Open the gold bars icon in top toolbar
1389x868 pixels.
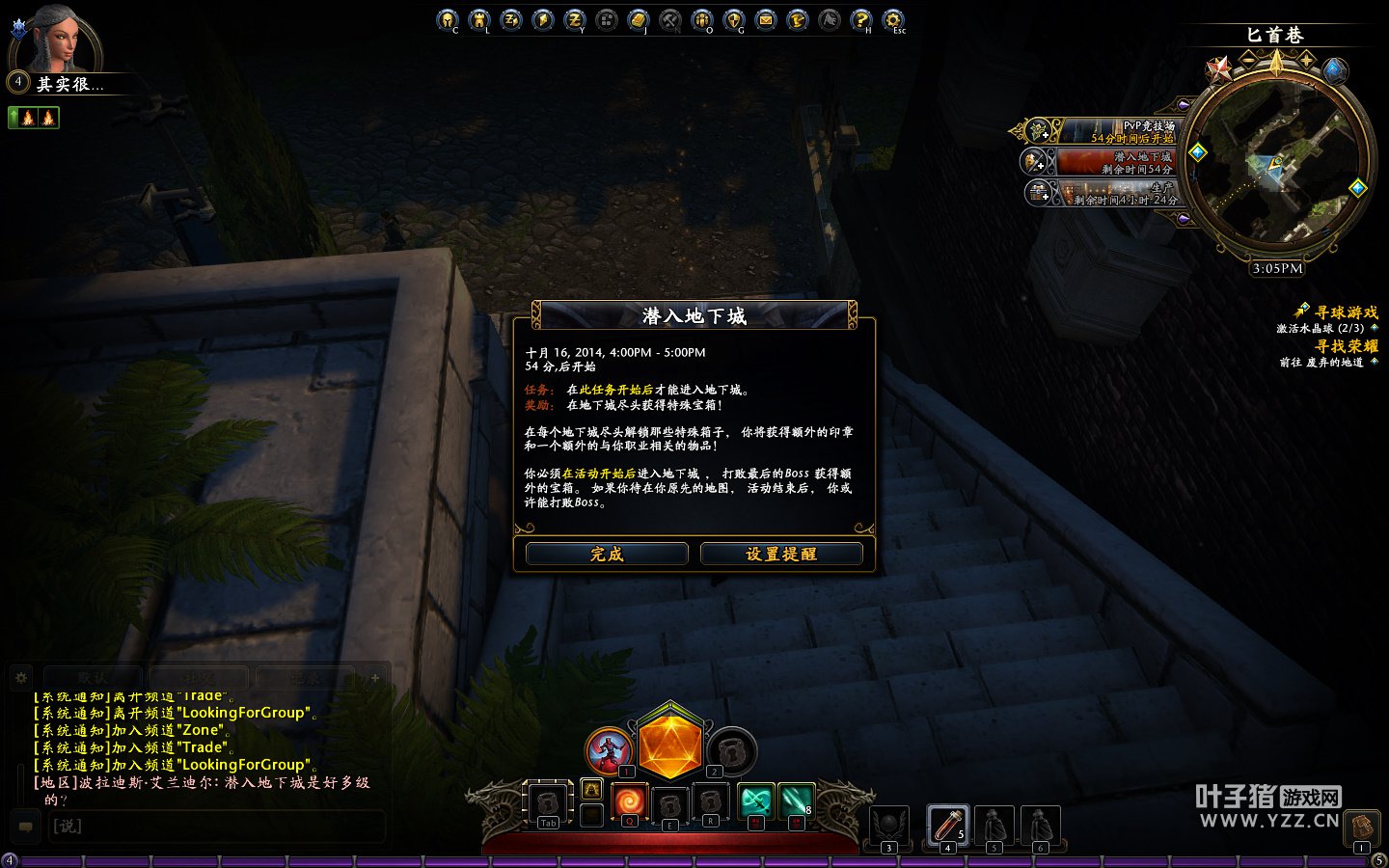click(639, 19)
